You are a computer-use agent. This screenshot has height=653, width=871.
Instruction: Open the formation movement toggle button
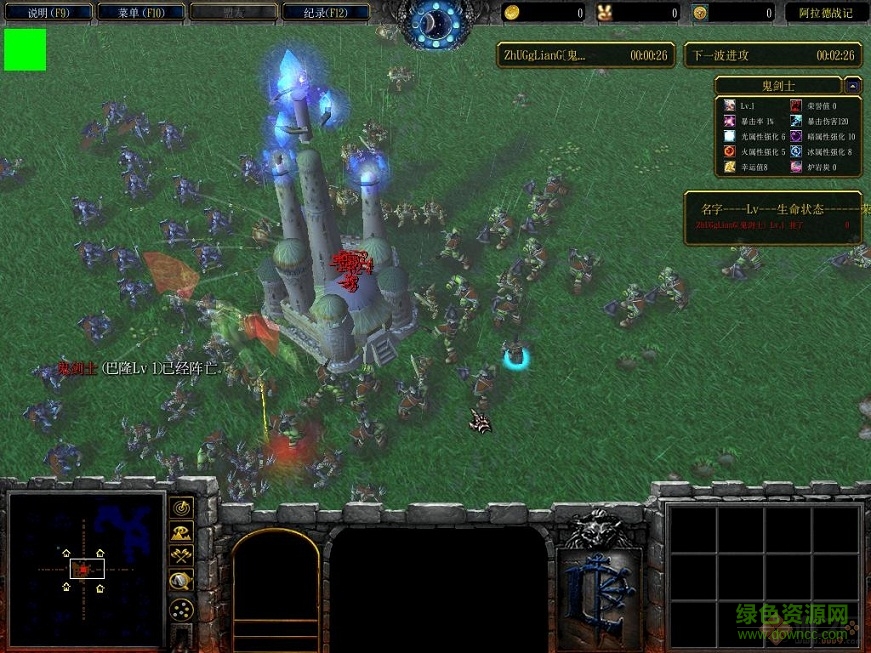click(x=181, y=608)
